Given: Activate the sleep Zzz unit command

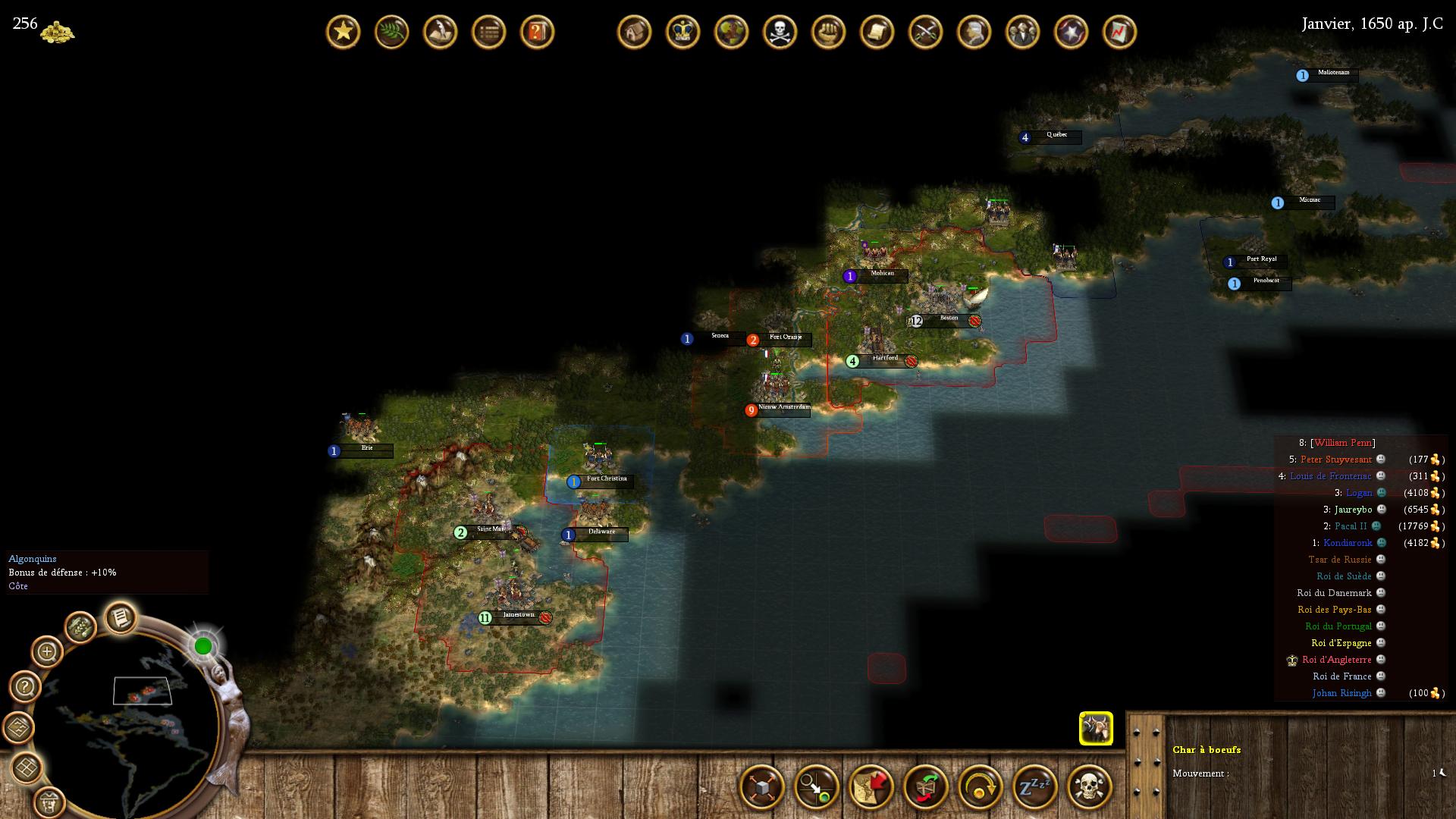Looking at the screenshot, I should pyautogui.click(x=1035, y=786).
